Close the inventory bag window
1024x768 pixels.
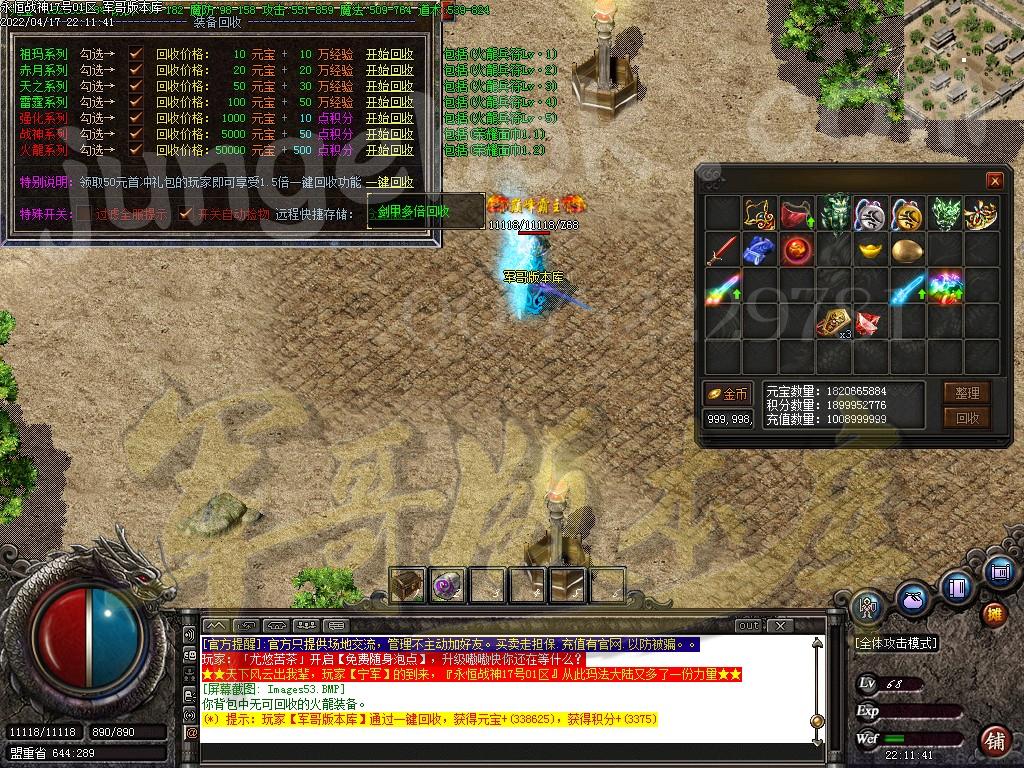(x=994, y=181)
